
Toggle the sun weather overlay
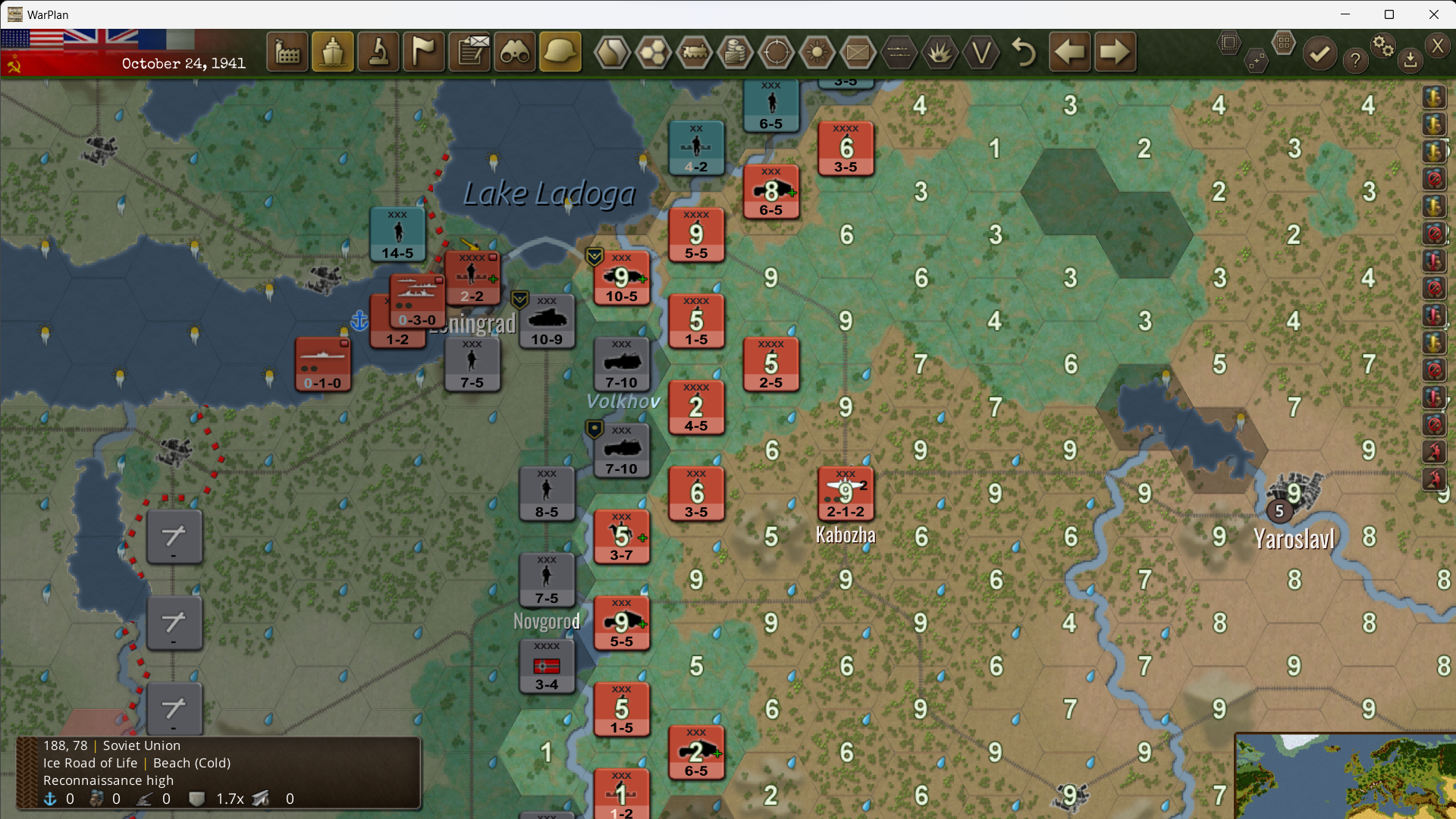[x=818, y=52]
